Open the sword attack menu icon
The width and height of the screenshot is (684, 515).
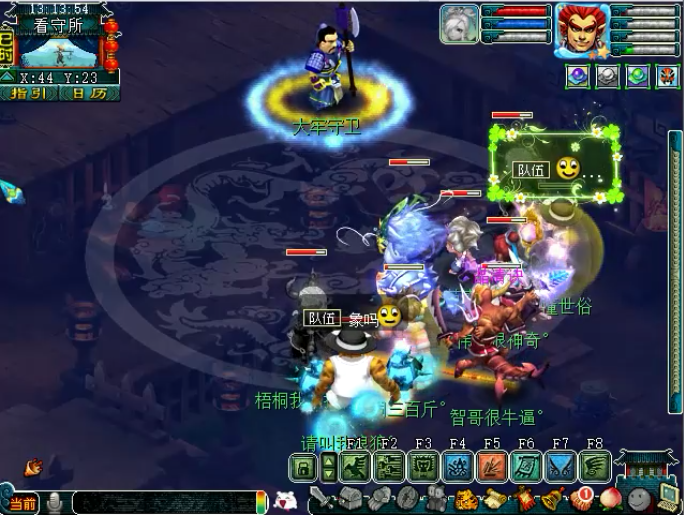pos(321,496)
